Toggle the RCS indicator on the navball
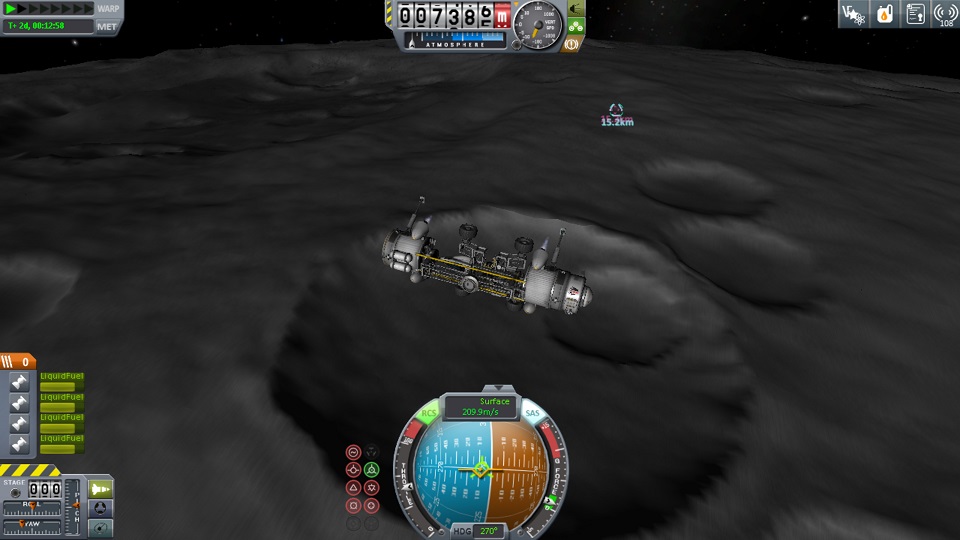The height and width of the screenshot is (540, 960). pyautogui.click(x=429, y=412)
